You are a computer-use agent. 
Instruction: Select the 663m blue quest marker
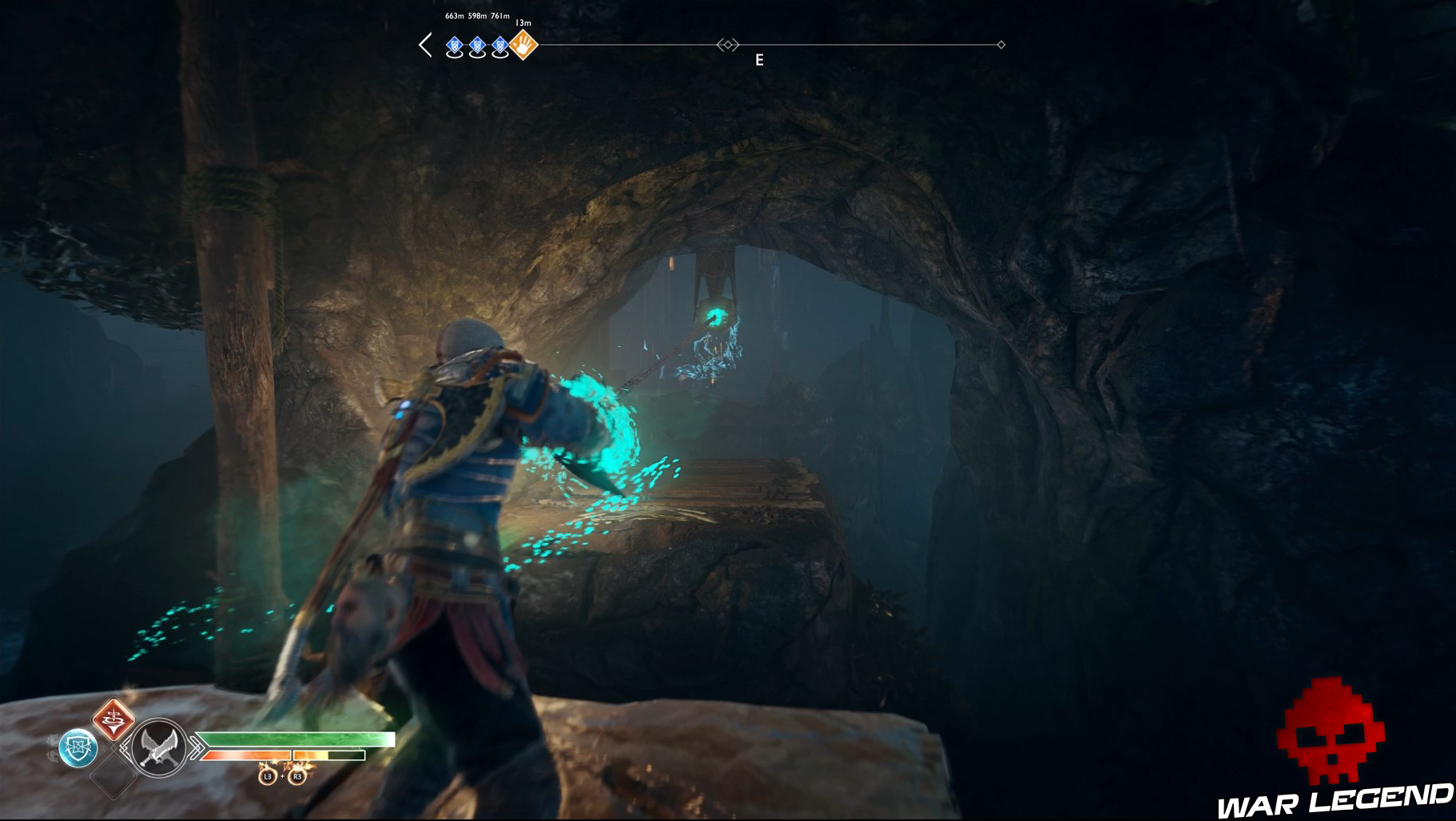[454, 46]
